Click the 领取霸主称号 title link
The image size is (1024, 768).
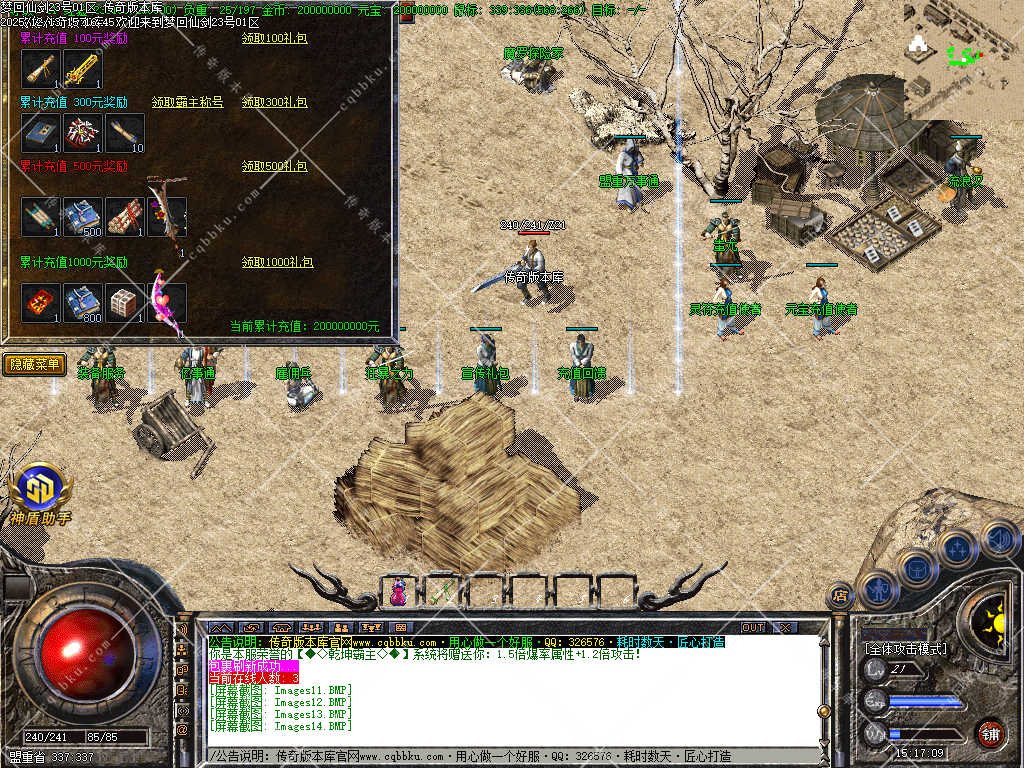pyautogui.click(x=188, y=102)
